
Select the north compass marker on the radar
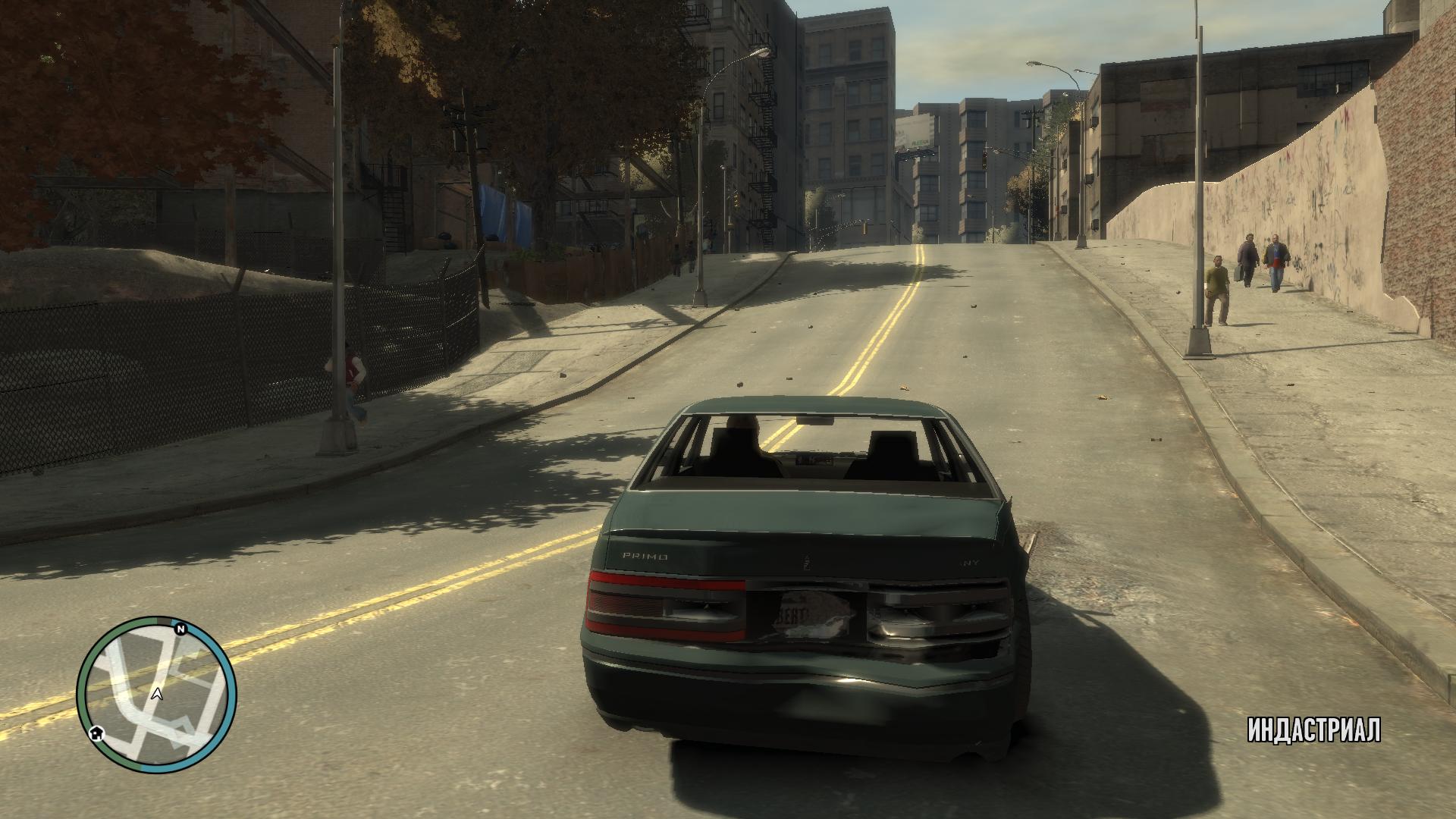tap(180, 629)
